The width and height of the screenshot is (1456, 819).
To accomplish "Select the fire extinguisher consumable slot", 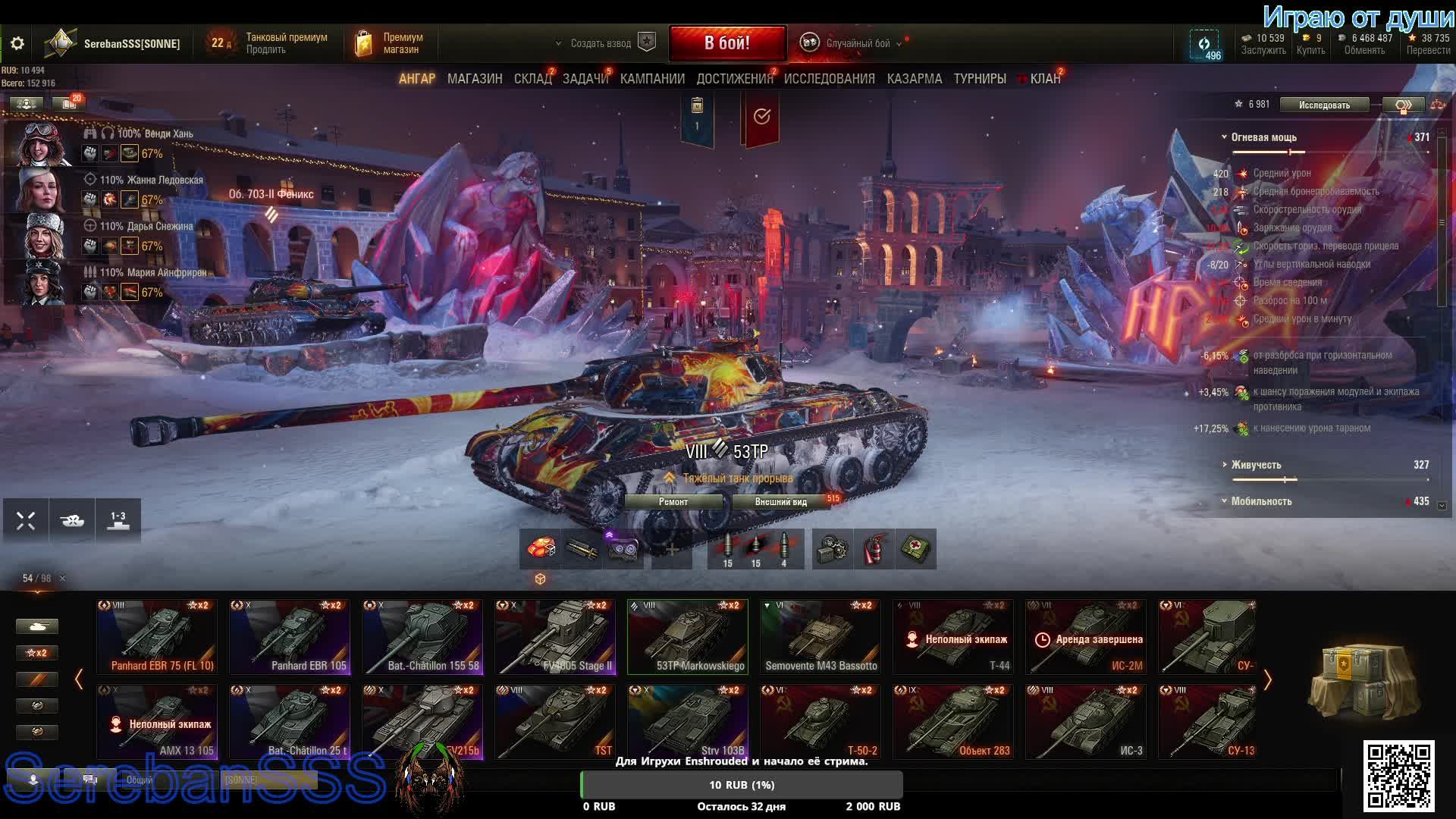I will click(874, 549).
